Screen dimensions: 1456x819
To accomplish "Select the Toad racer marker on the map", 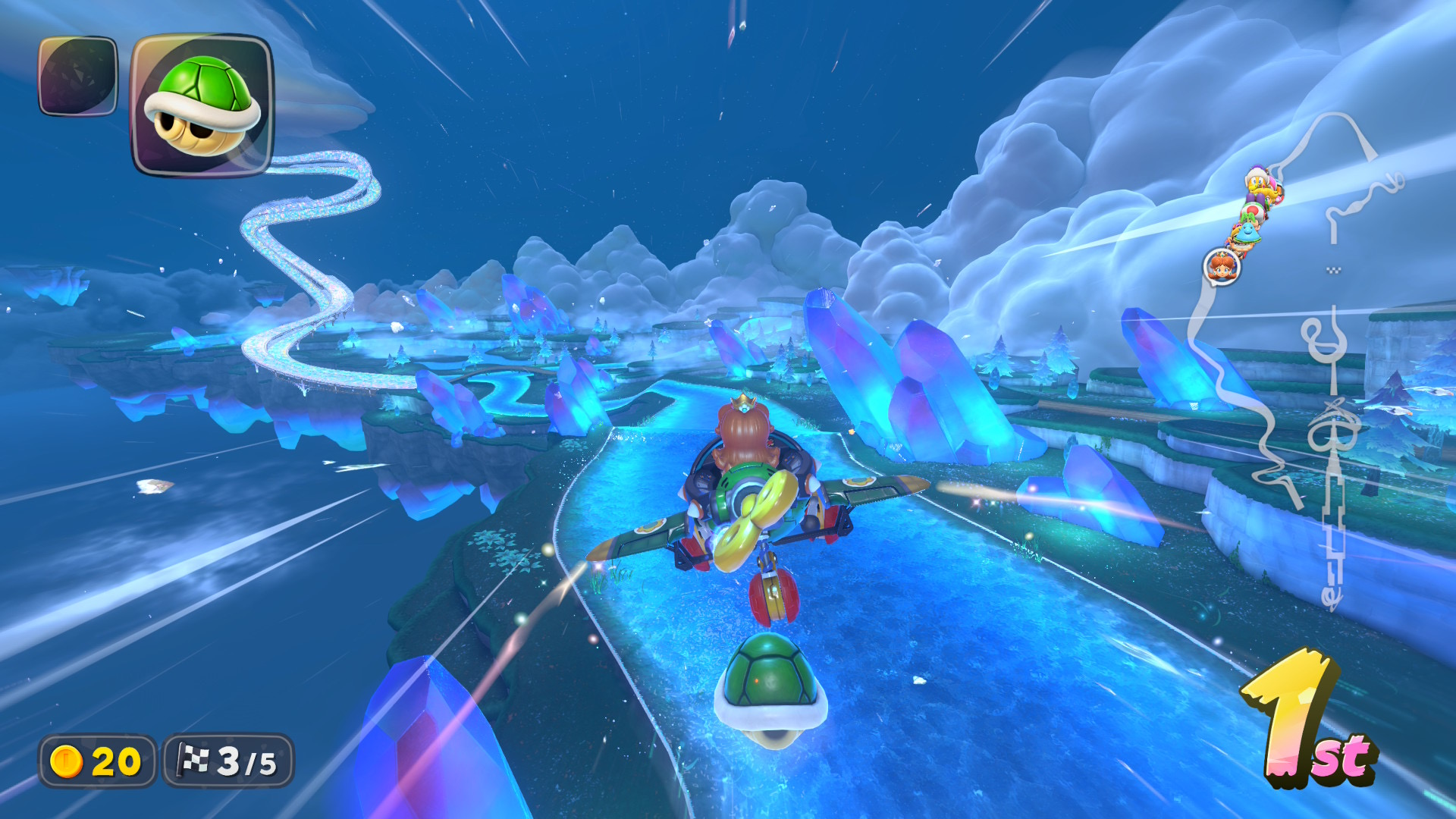I will (x=1253, y=211).
